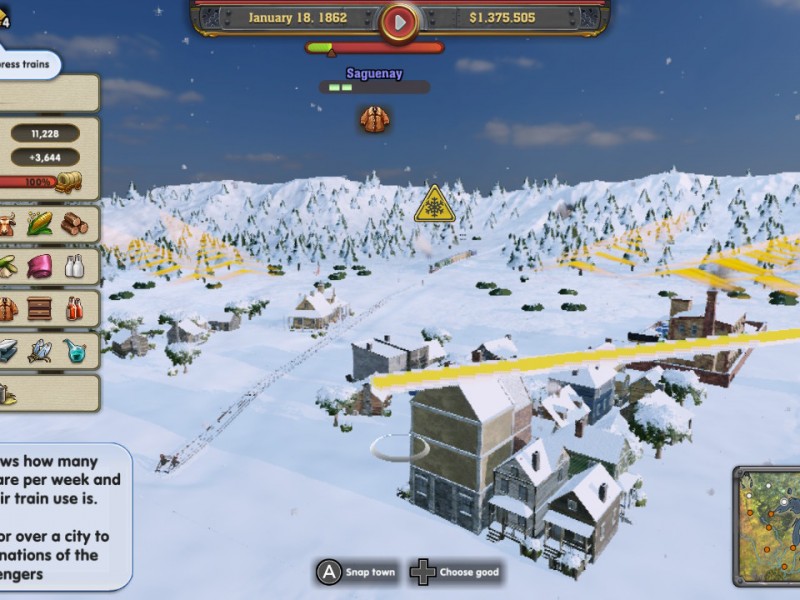Screen dimensions: 800x600
Task: Select the steel ingot good icon
Action: [8, 350]
